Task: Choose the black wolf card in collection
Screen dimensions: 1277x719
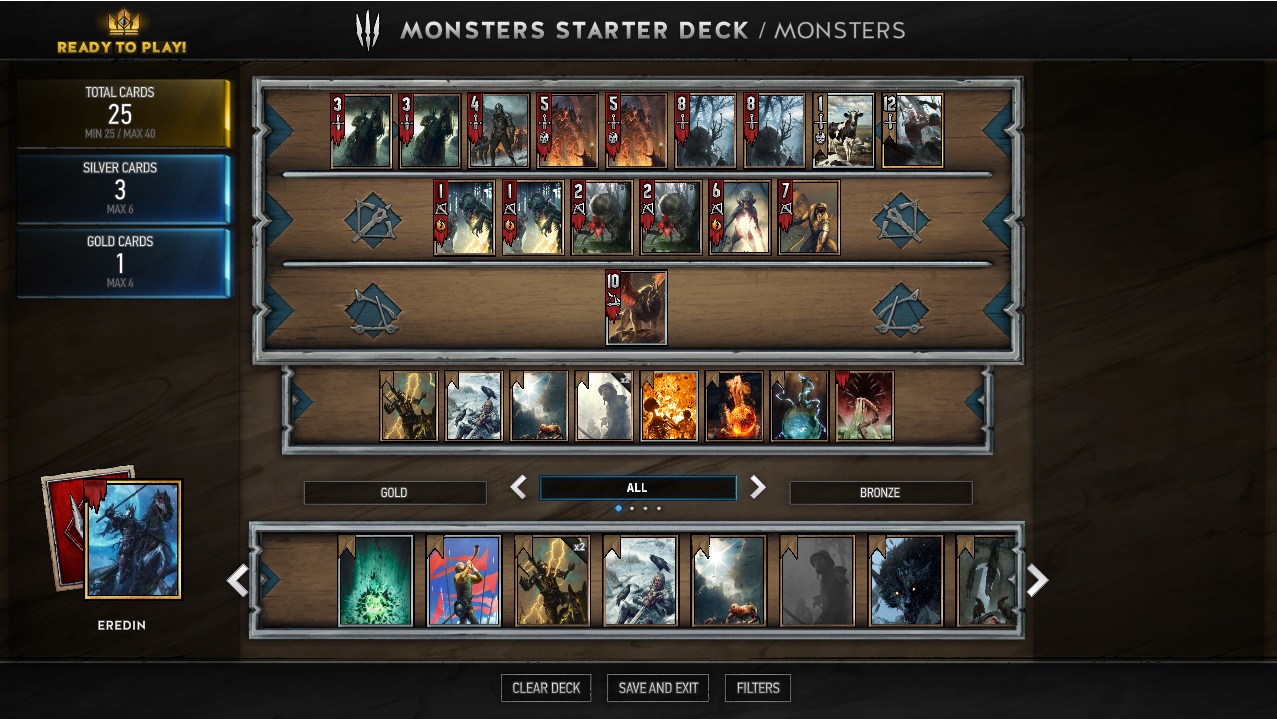Action: 906,581
